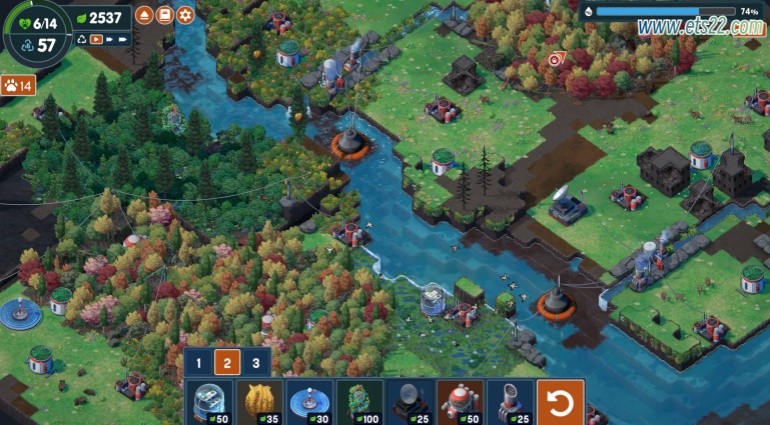Pick the green vine tower costing 100

360,402
